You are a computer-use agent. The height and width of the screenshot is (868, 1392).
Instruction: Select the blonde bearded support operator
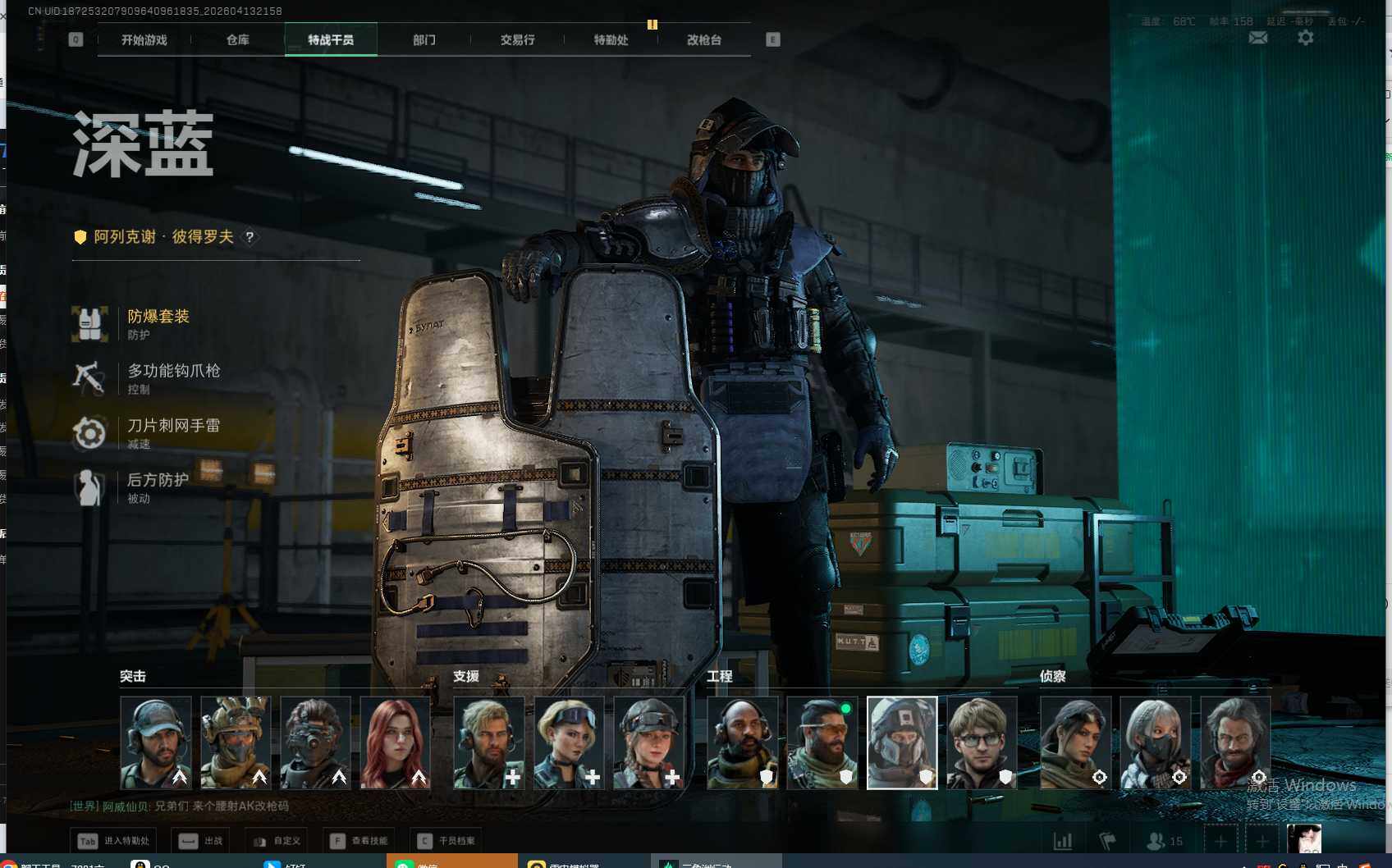click(x=489, y=742)
